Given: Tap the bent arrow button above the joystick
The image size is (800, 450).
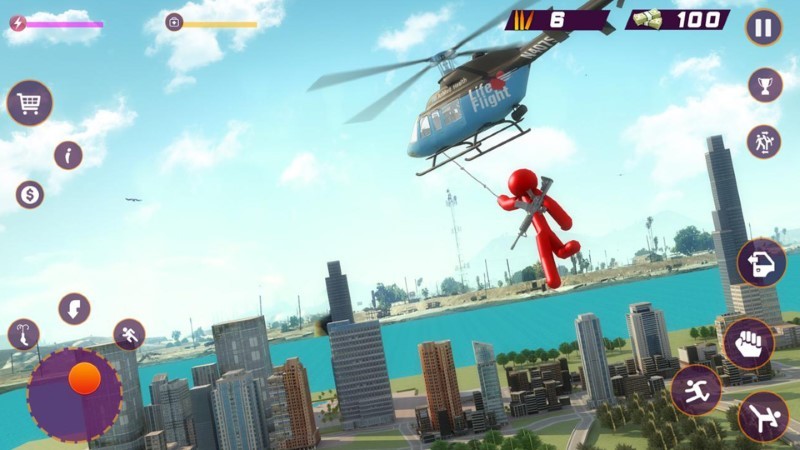Looking at the screenshot, I should 74,309.
